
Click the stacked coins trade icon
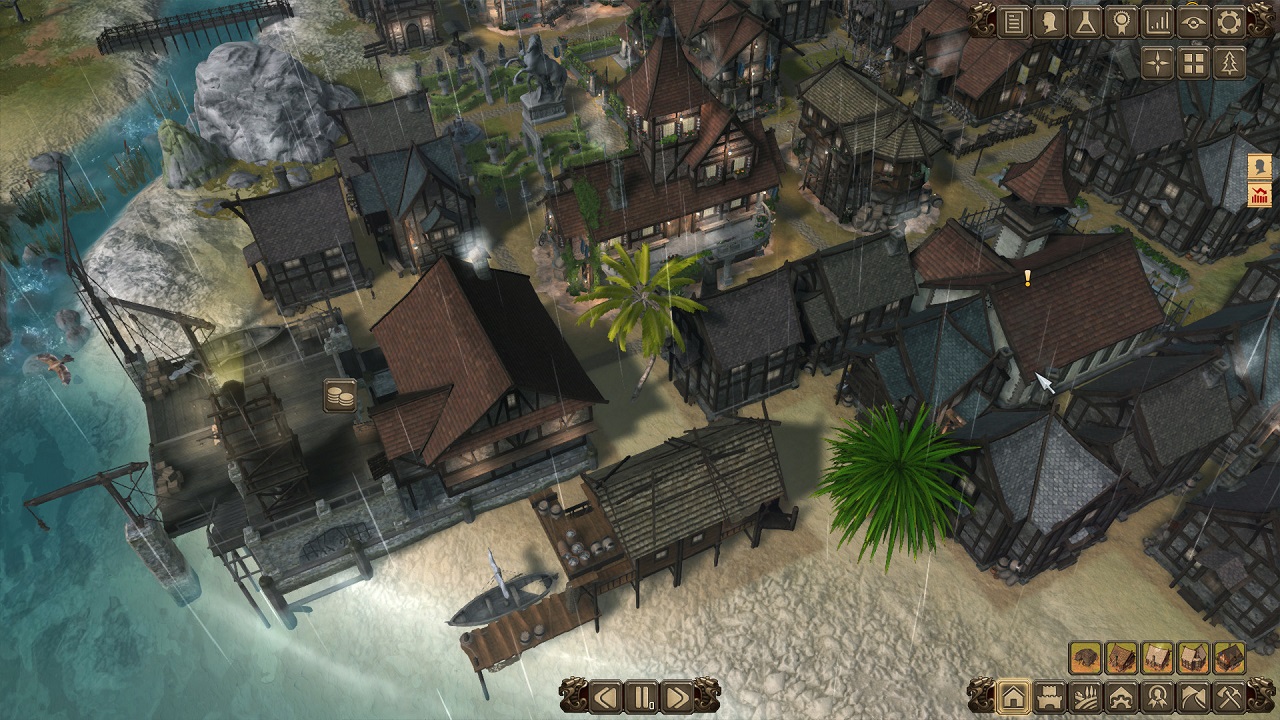pyautogui.click(x=340, y=396)
